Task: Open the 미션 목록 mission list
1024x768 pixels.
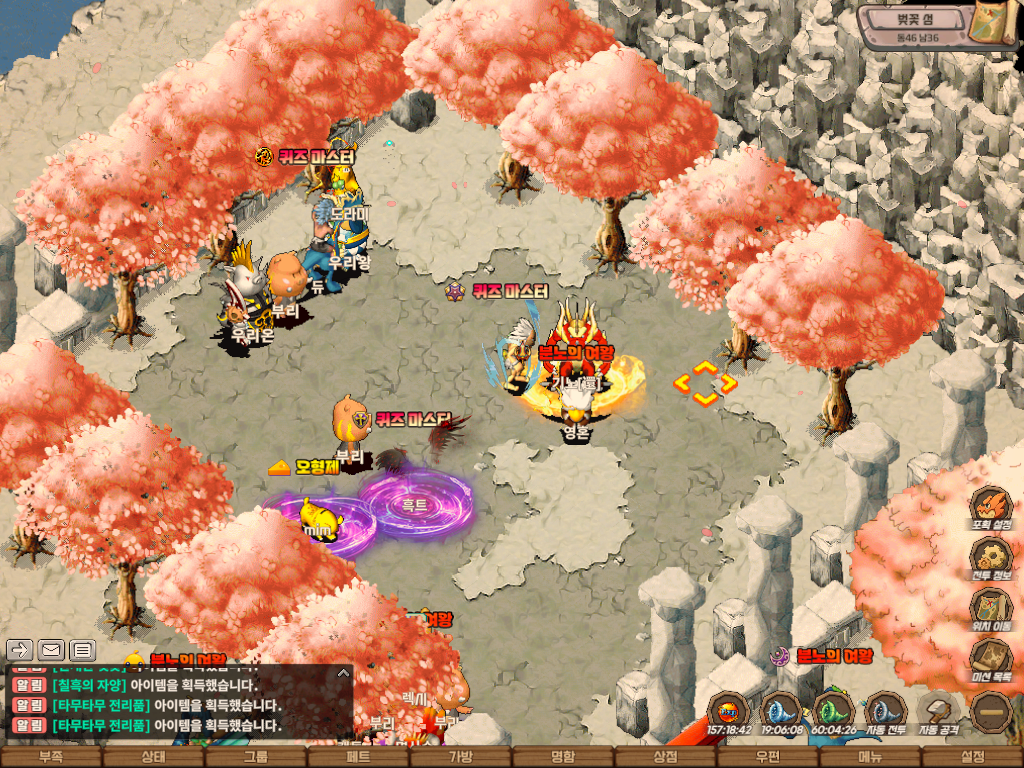Action: click(x=990, y=662)
